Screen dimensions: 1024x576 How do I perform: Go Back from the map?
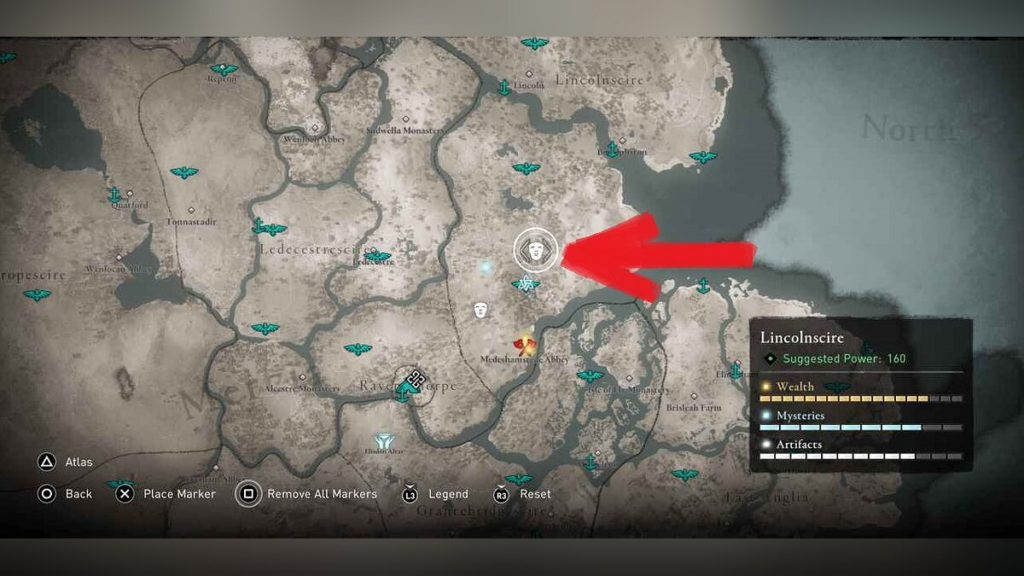click(46, 494)
